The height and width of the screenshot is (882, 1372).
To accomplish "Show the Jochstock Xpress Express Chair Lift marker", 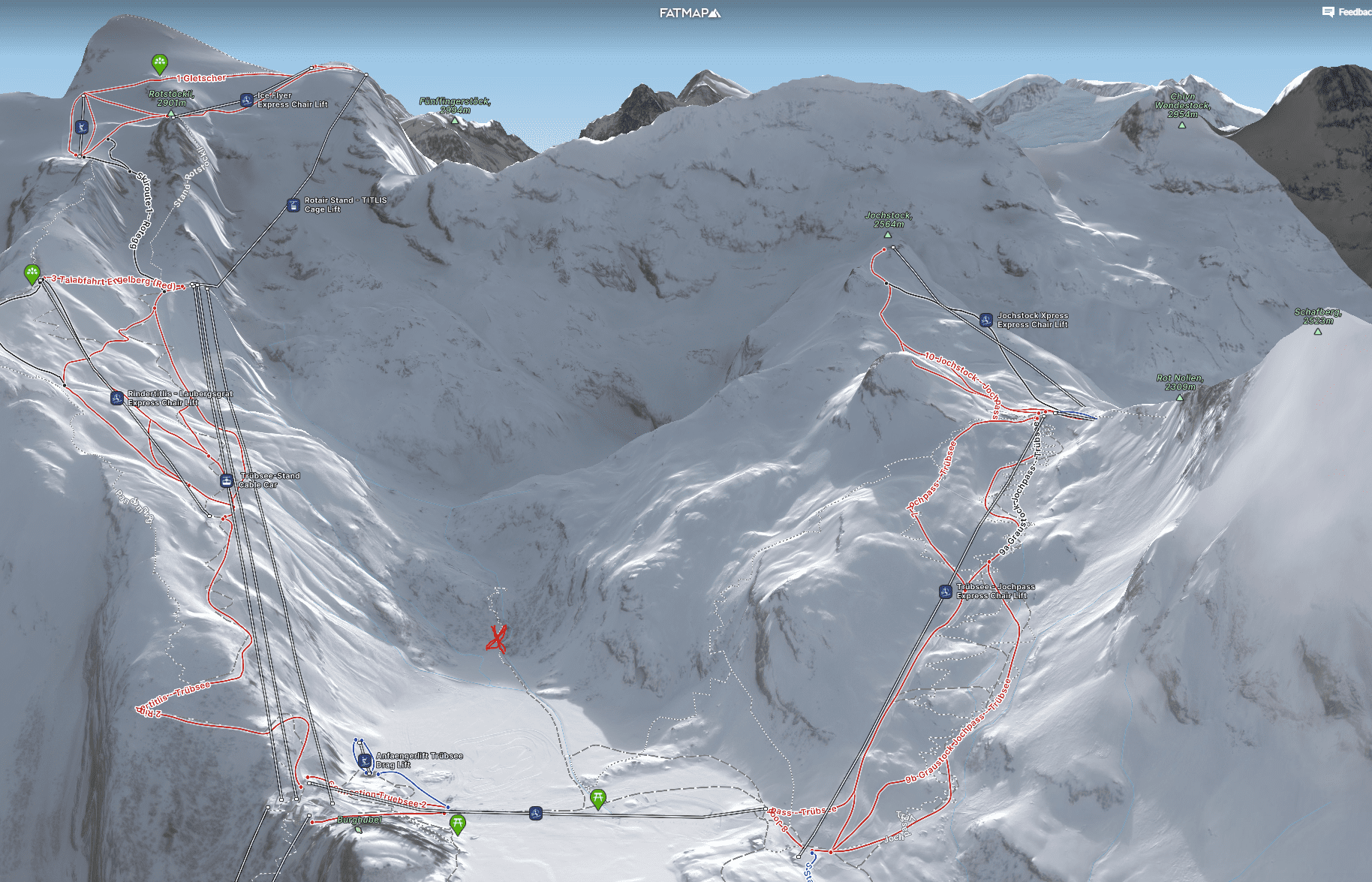I will [986, 320].
